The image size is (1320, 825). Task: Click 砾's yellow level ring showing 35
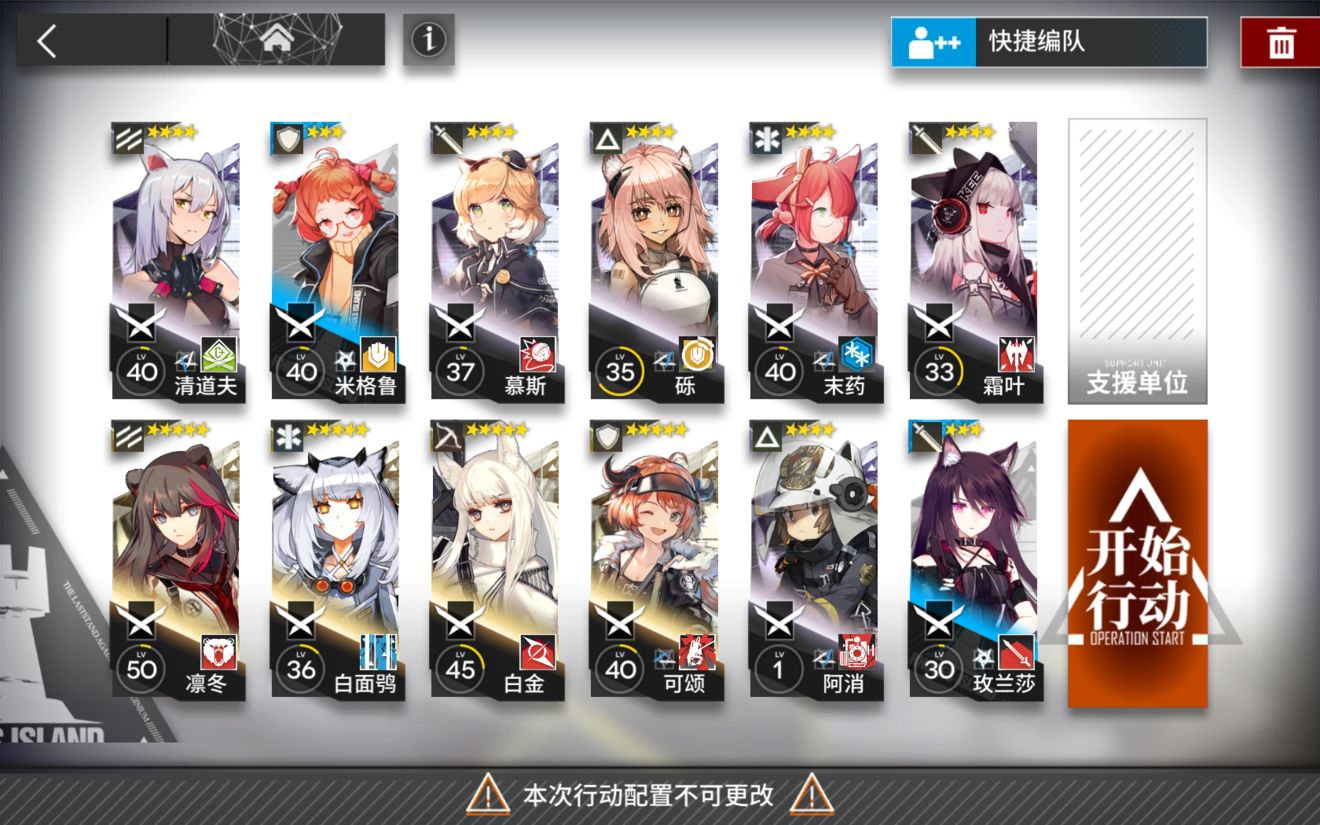(x=619, y=370)
